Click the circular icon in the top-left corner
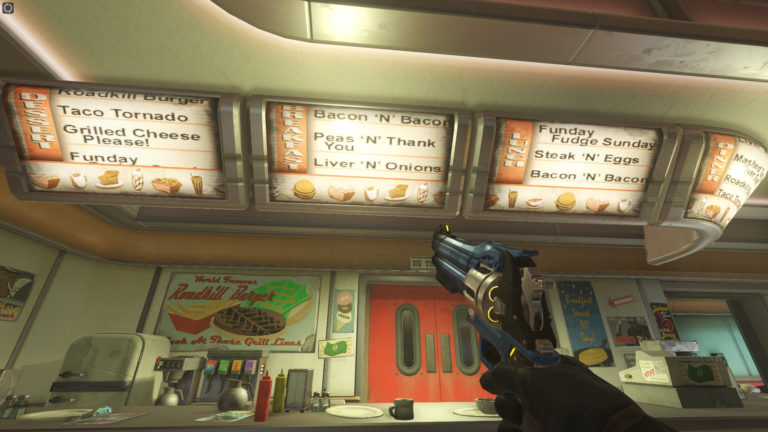The width and height of the screenshot is (768, 432). (x=8, y=8)
